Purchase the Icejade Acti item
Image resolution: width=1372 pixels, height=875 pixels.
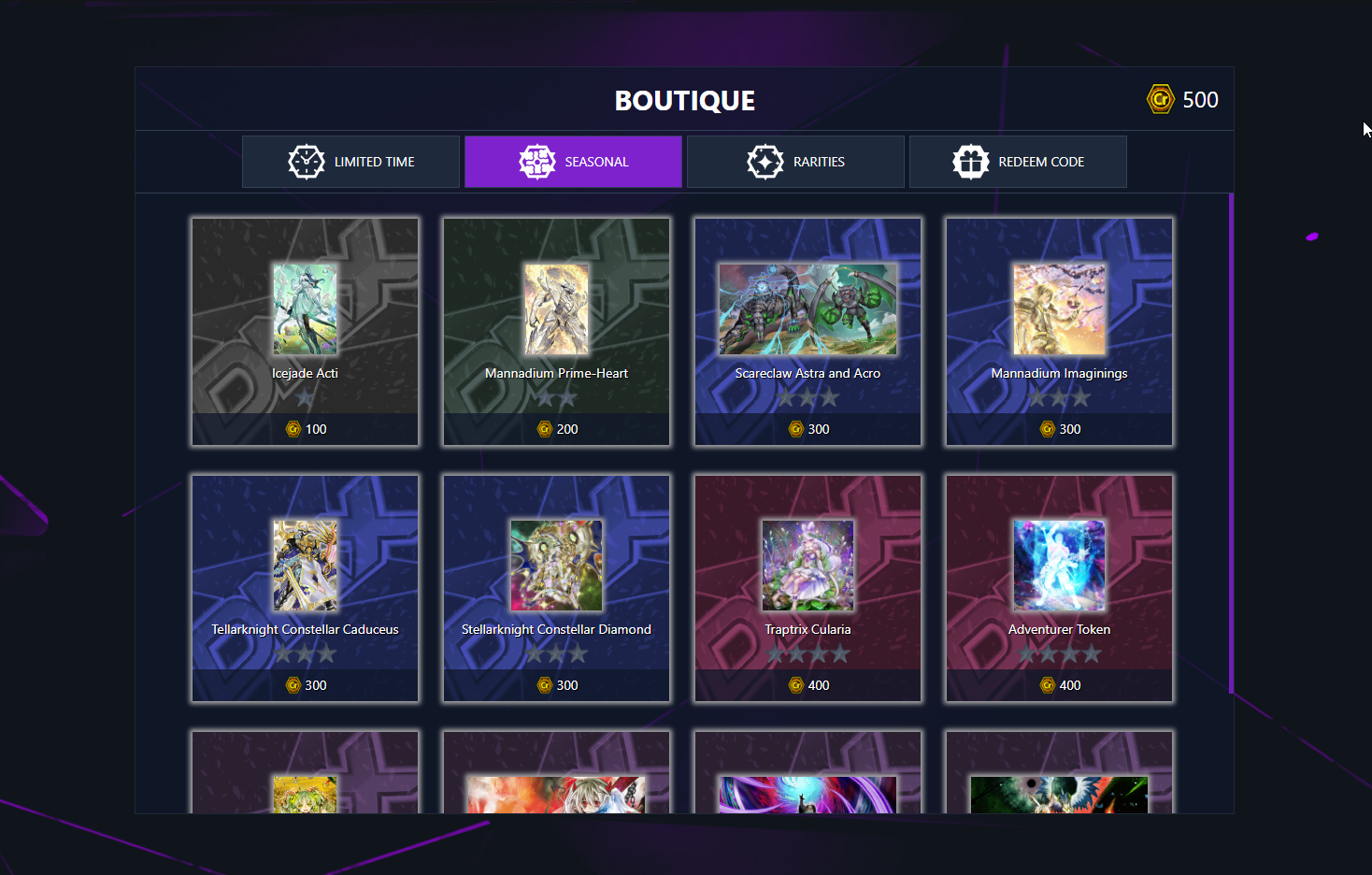pyautogui.click(x=305, y=332)
